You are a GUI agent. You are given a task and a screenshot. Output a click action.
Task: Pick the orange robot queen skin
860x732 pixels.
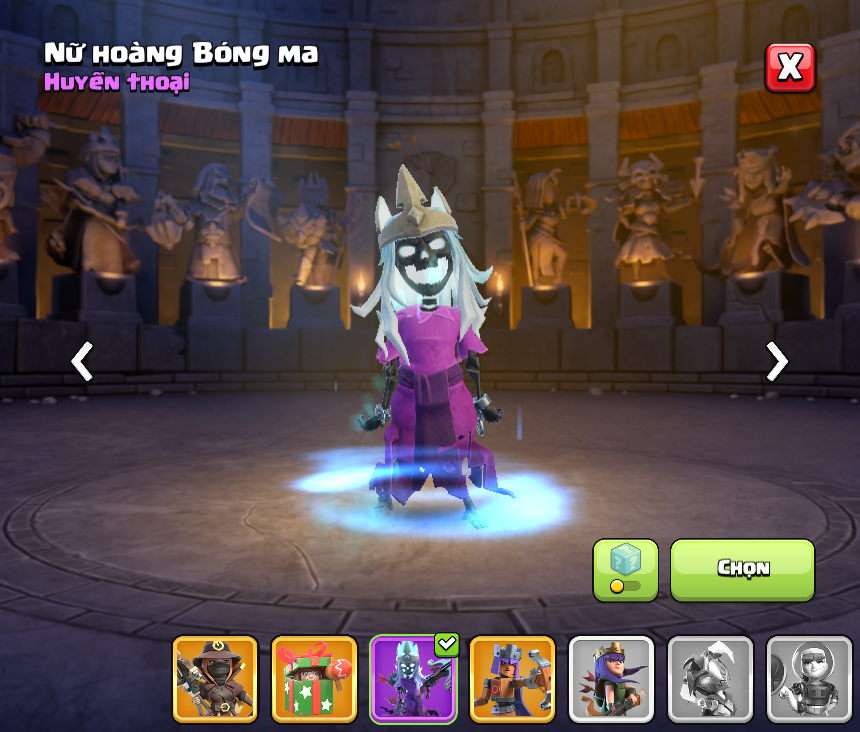512,678
